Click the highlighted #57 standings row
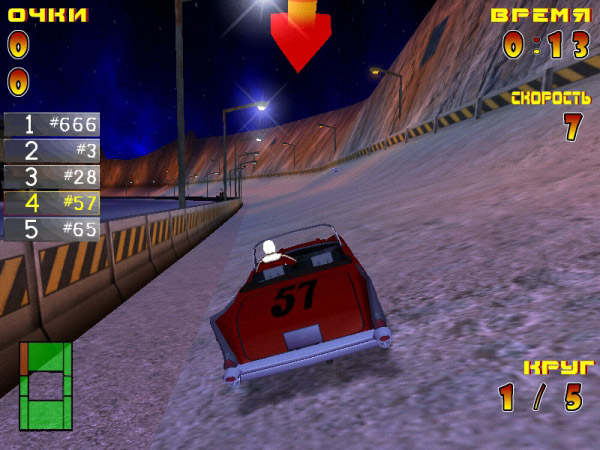Viewport: 600px width, 450px height. [x=52, y=203]
